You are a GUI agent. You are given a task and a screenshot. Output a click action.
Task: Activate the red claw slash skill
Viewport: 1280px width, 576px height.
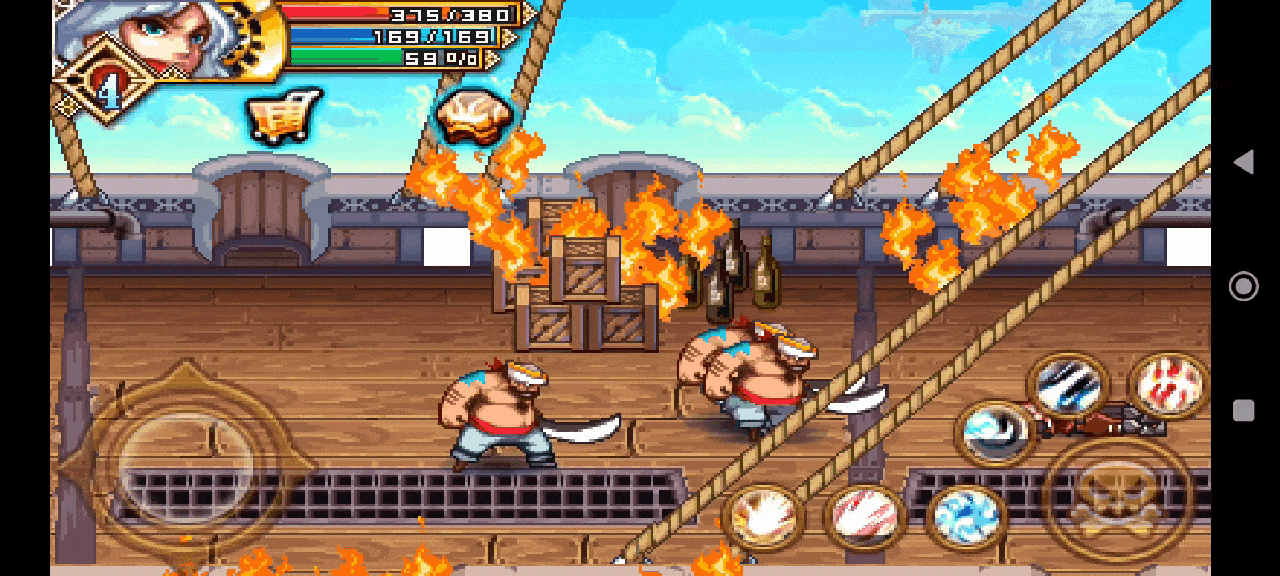(x=1168, y=385)
